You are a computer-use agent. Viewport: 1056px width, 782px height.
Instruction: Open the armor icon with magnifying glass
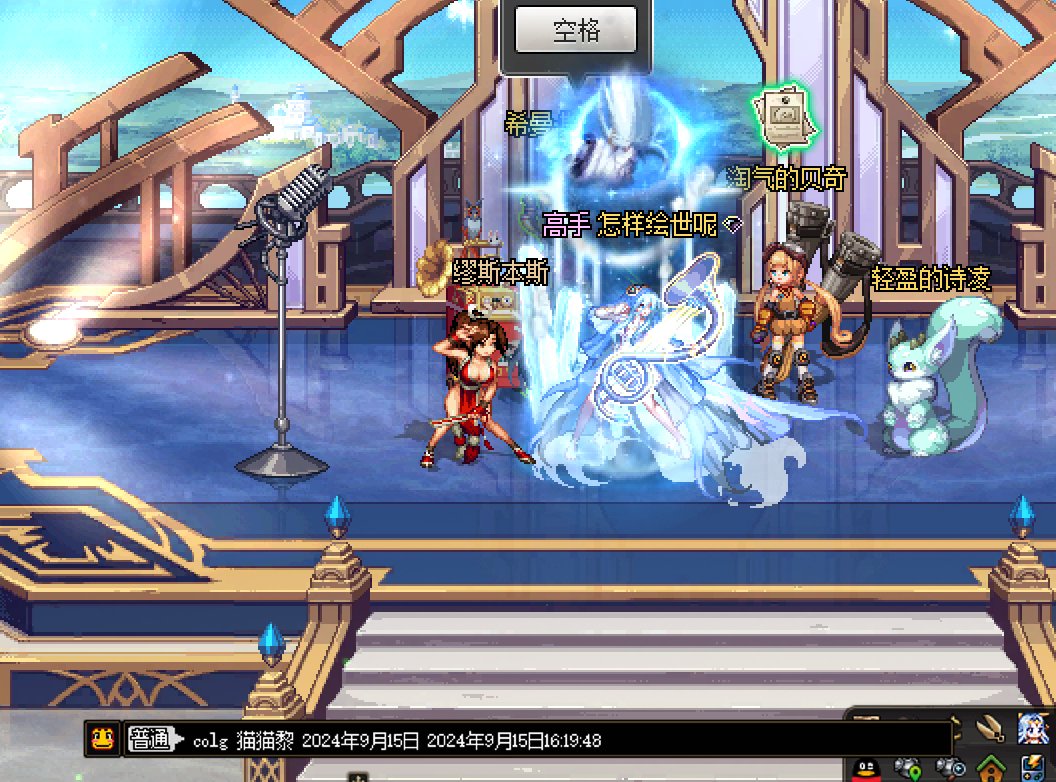tap(950, 768)
